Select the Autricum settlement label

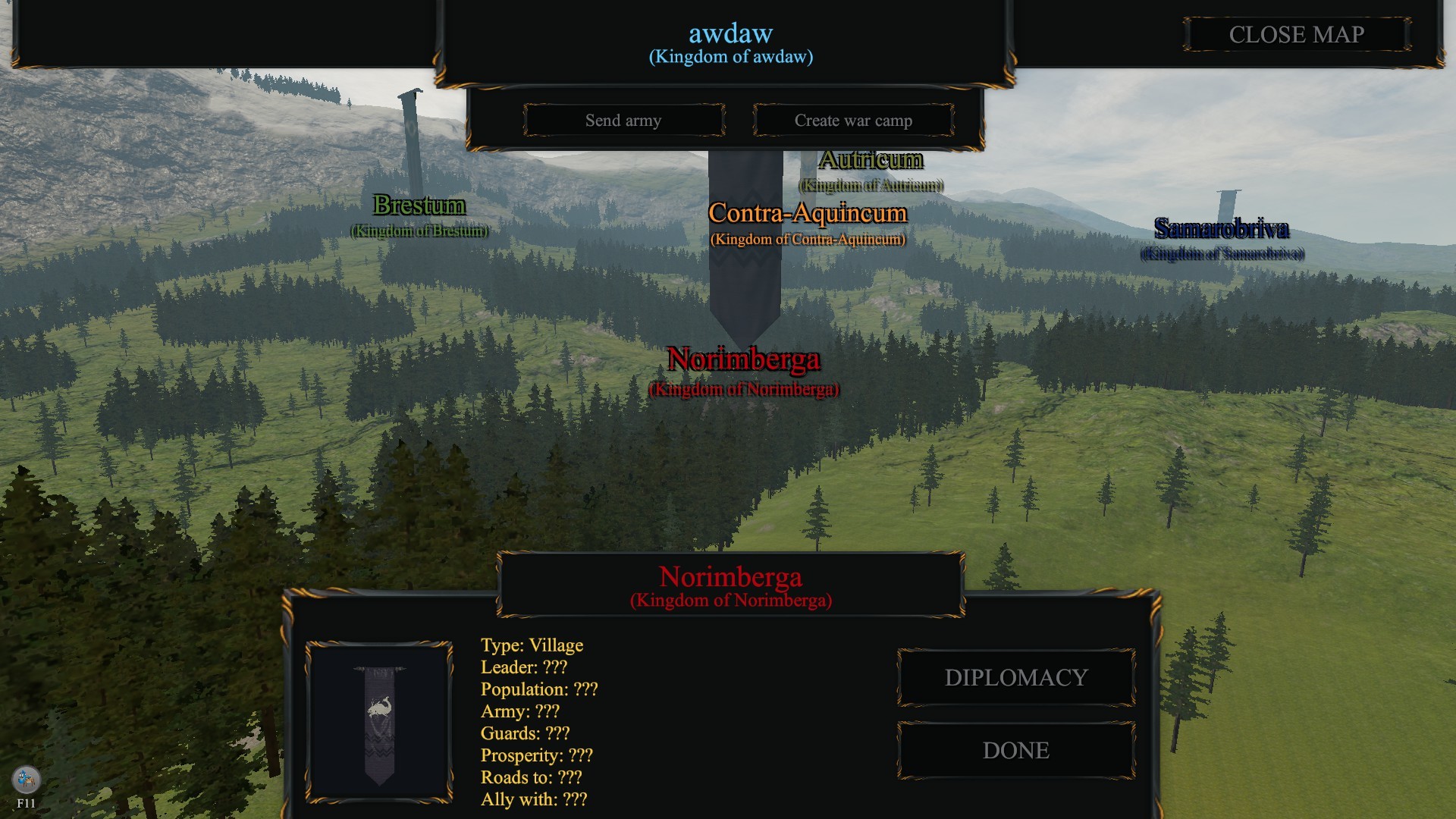click(x=871, y=159)
